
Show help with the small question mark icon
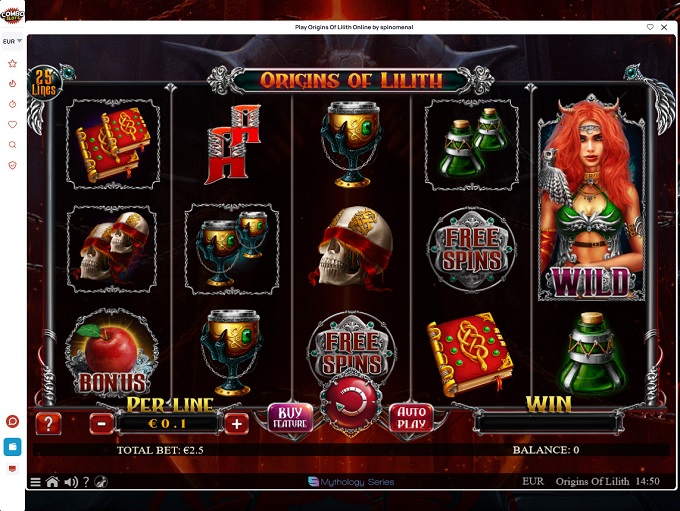[x=86, y=482]
